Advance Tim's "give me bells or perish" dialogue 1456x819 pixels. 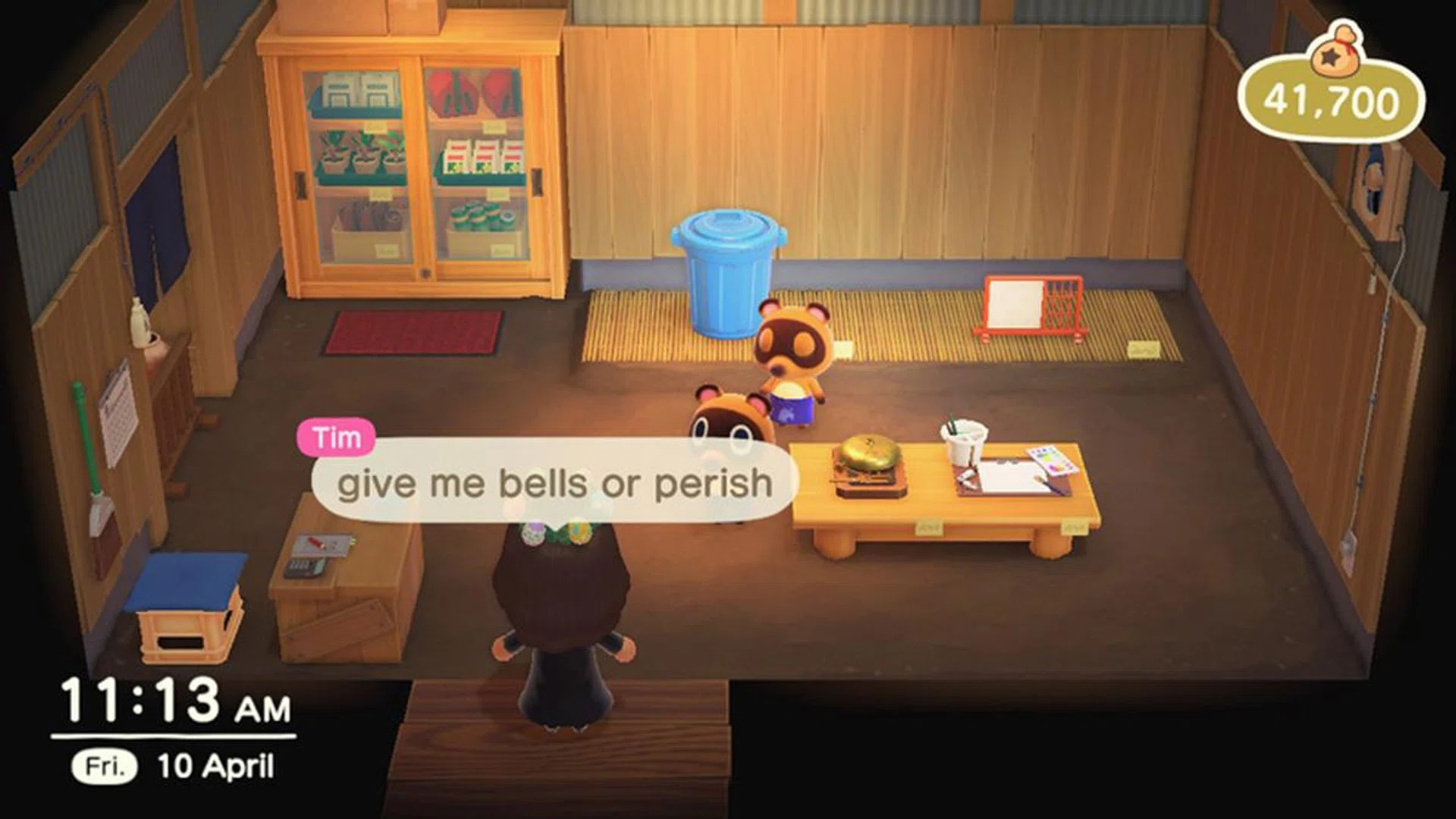pos(554,482)
